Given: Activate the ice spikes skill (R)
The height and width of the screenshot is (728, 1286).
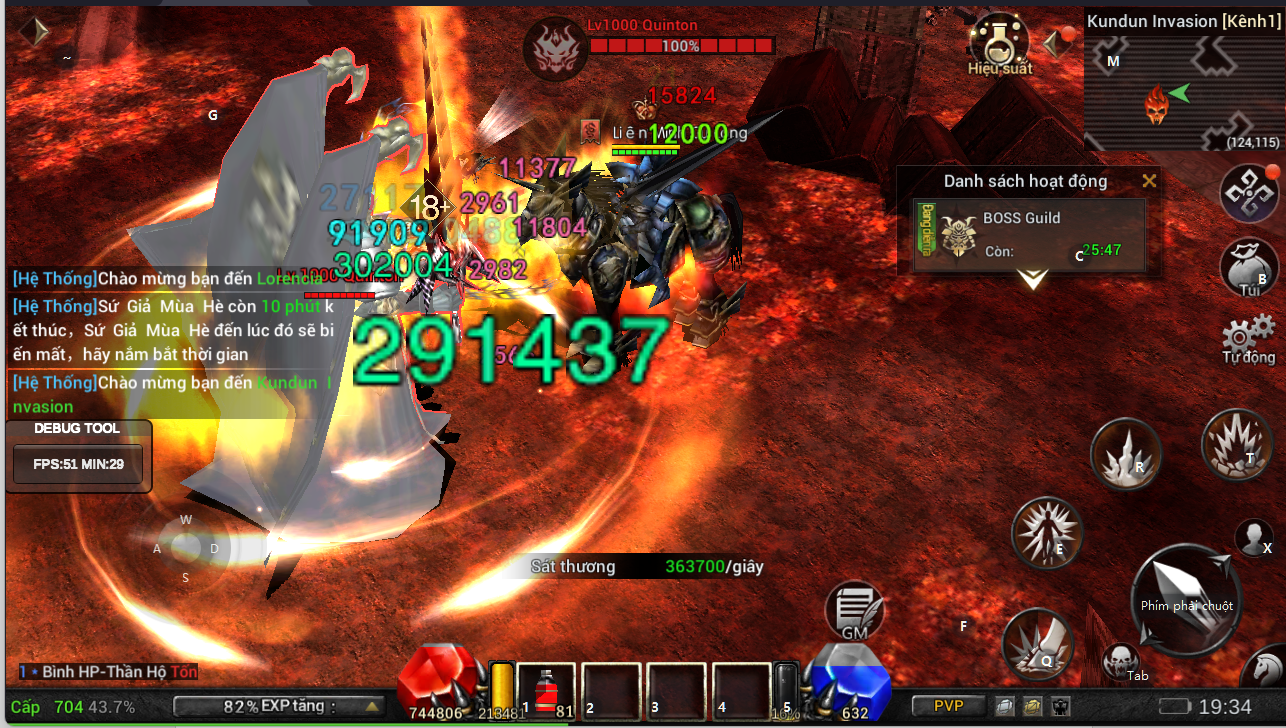Looking at the screenshot, I should pos(1125,454).
